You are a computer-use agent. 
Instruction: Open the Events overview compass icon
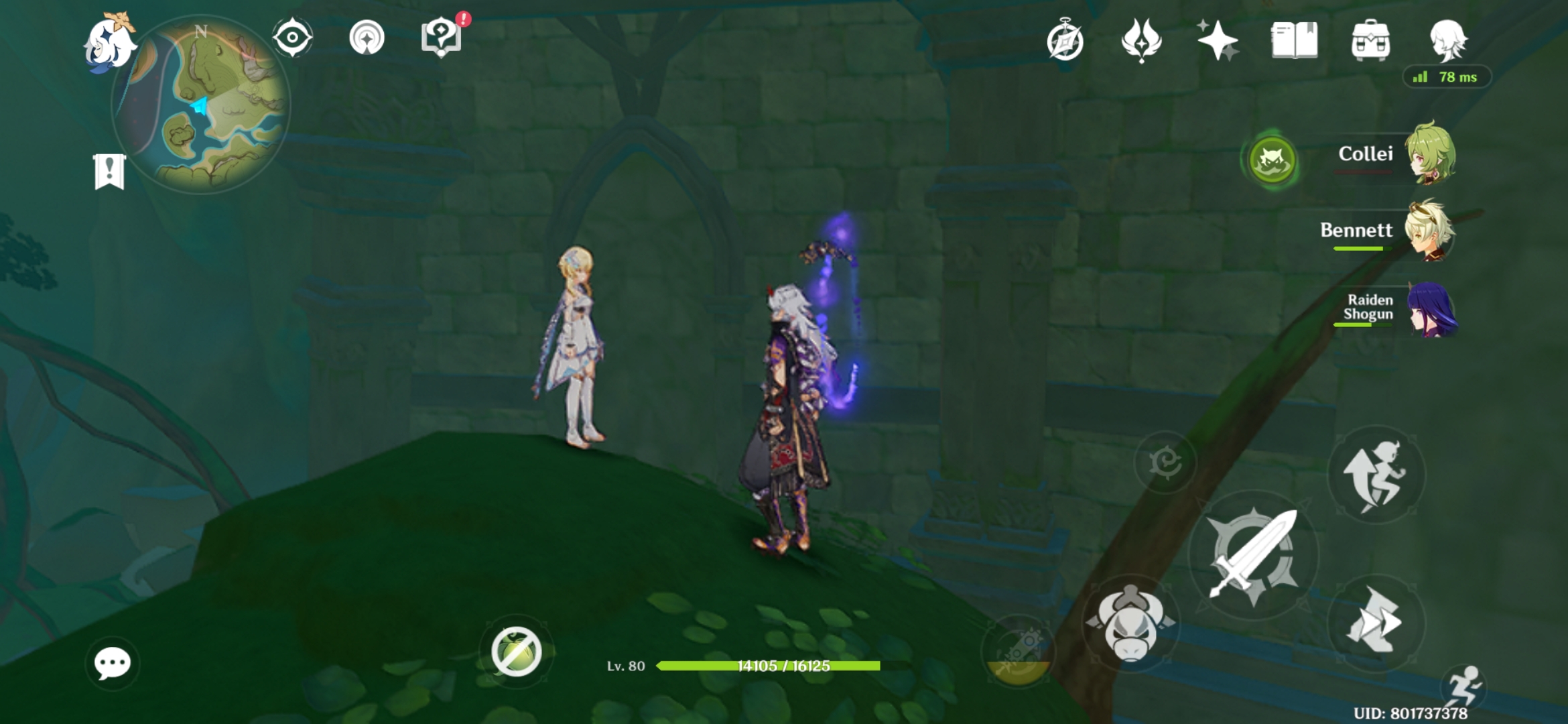pos(1067,40)
